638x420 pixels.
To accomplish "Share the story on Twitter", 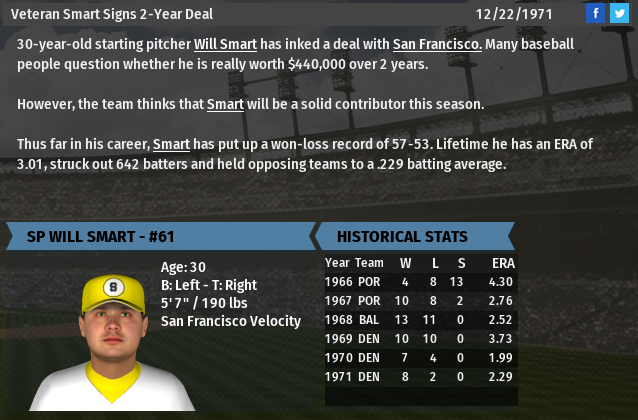I will click(619, 13).
